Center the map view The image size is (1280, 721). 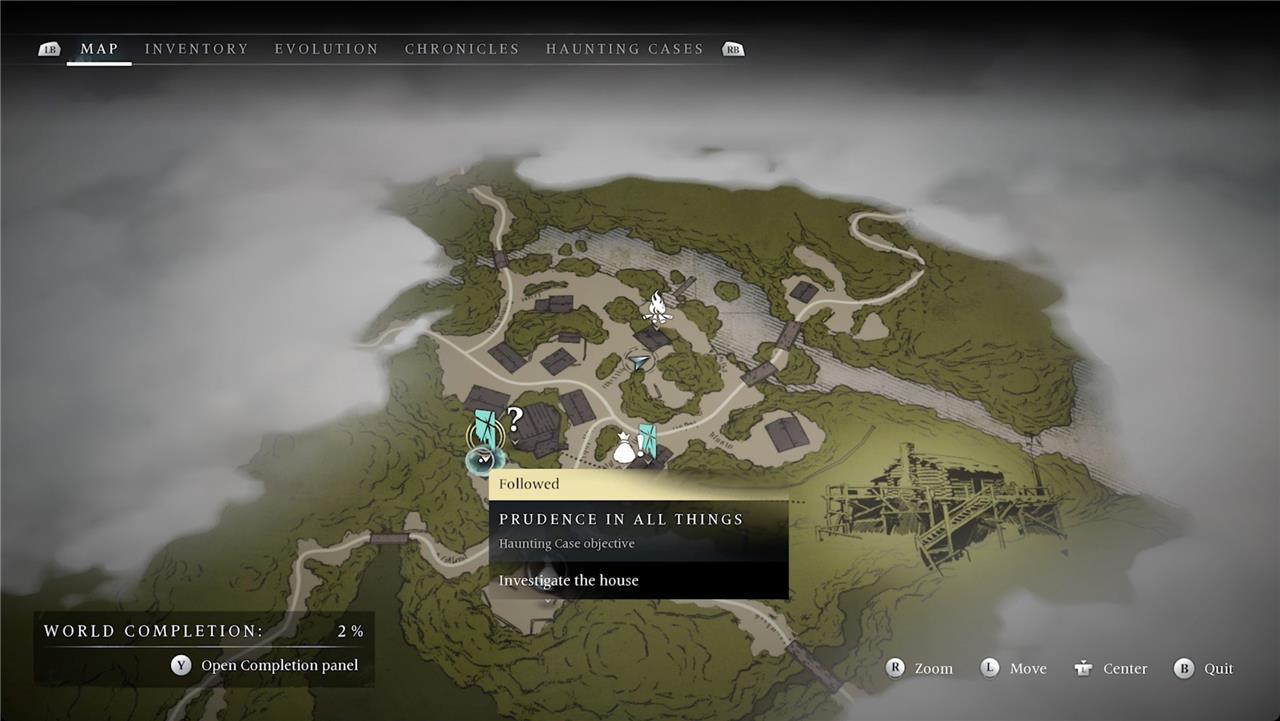[x=1111, y=668]
